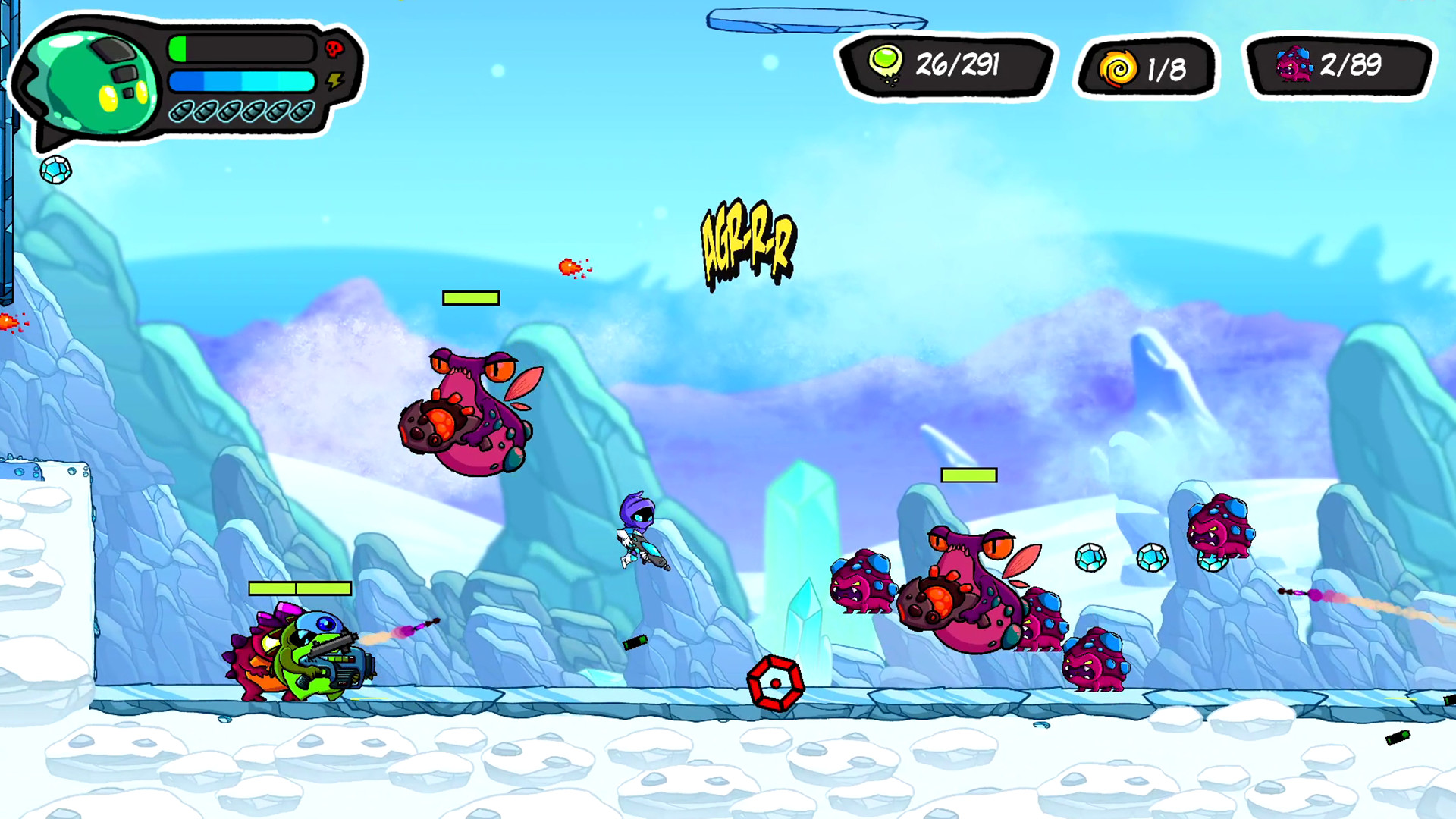This screenshot has width=1456, height=819.
Task: Click the green orb collectible counter icon
Action: click(885, 64)
